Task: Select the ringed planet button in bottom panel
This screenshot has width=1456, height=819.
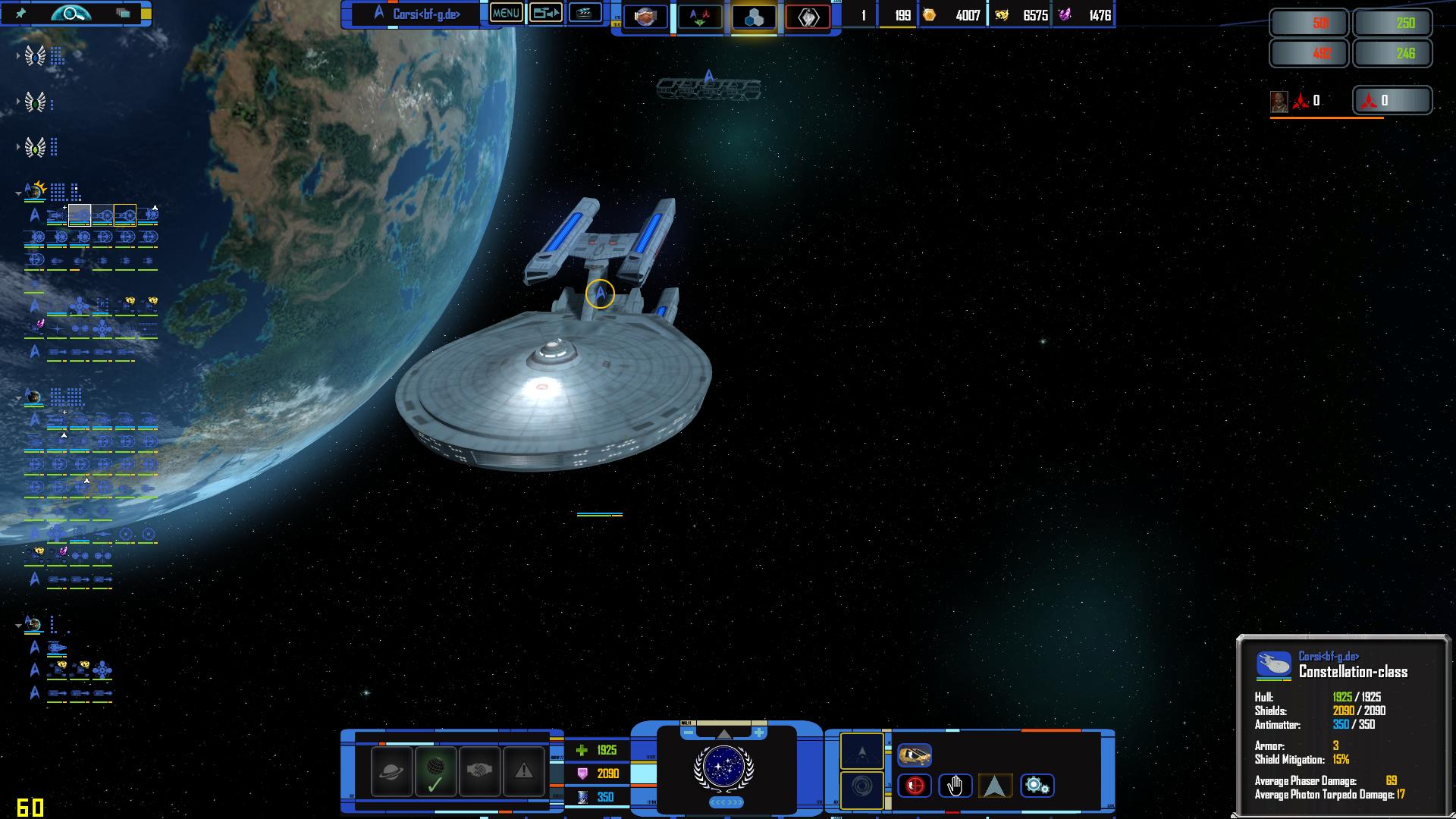Action: (392, 771)
